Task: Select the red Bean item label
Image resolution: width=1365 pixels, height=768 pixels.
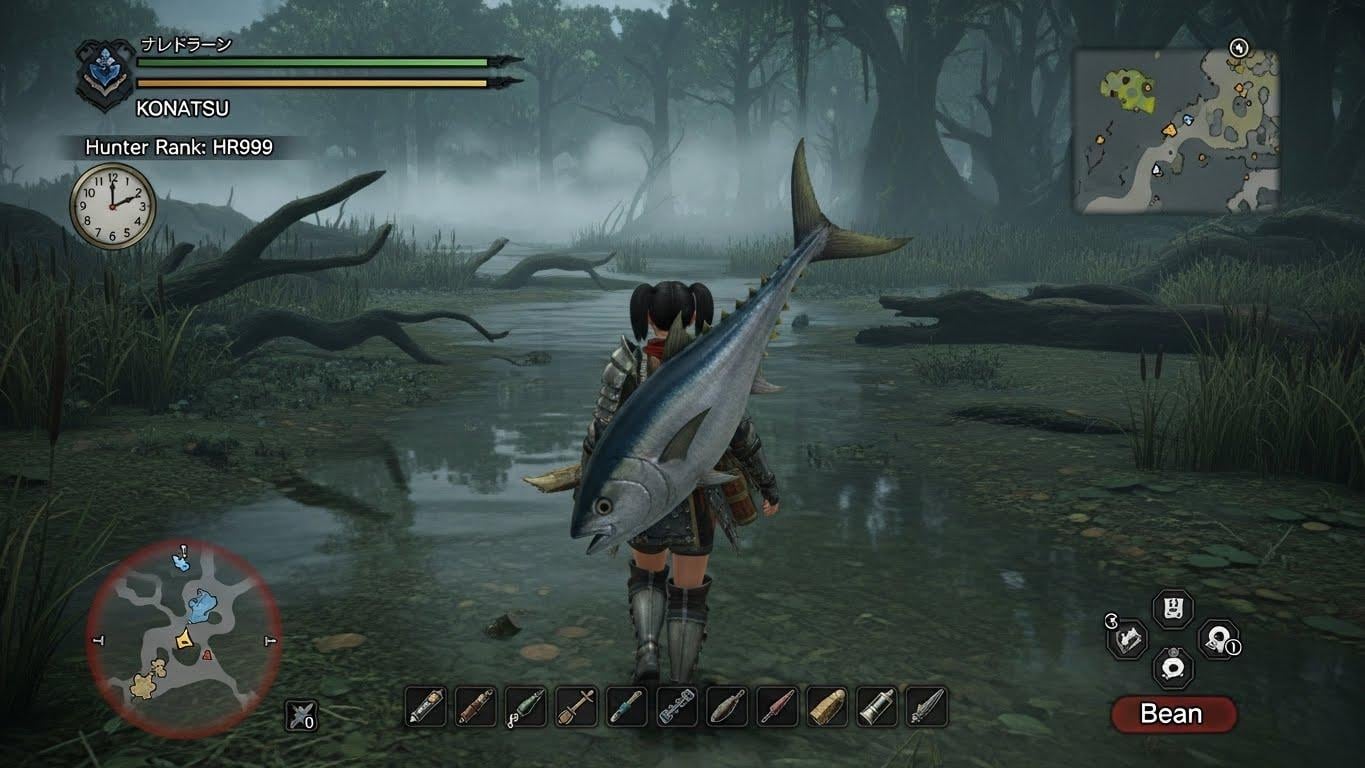Action: (x=1172, y=714)
